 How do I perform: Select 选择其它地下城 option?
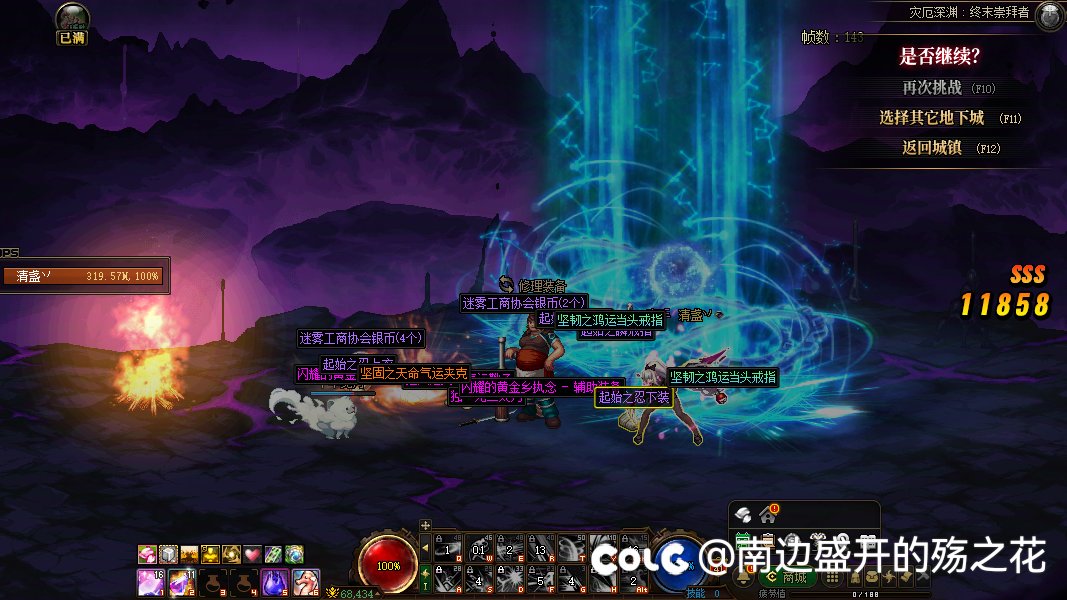pos(932,118)
